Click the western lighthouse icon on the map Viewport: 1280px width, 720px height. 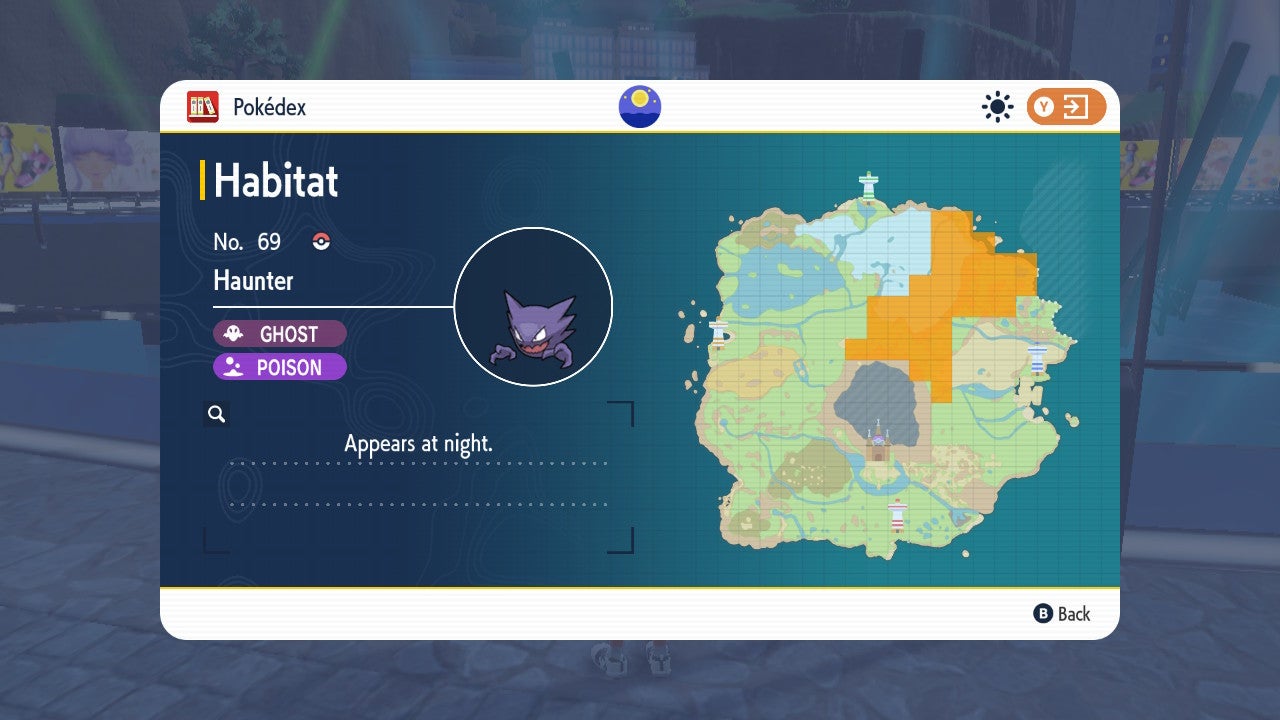pyautogui.click(x=718, y=331)
